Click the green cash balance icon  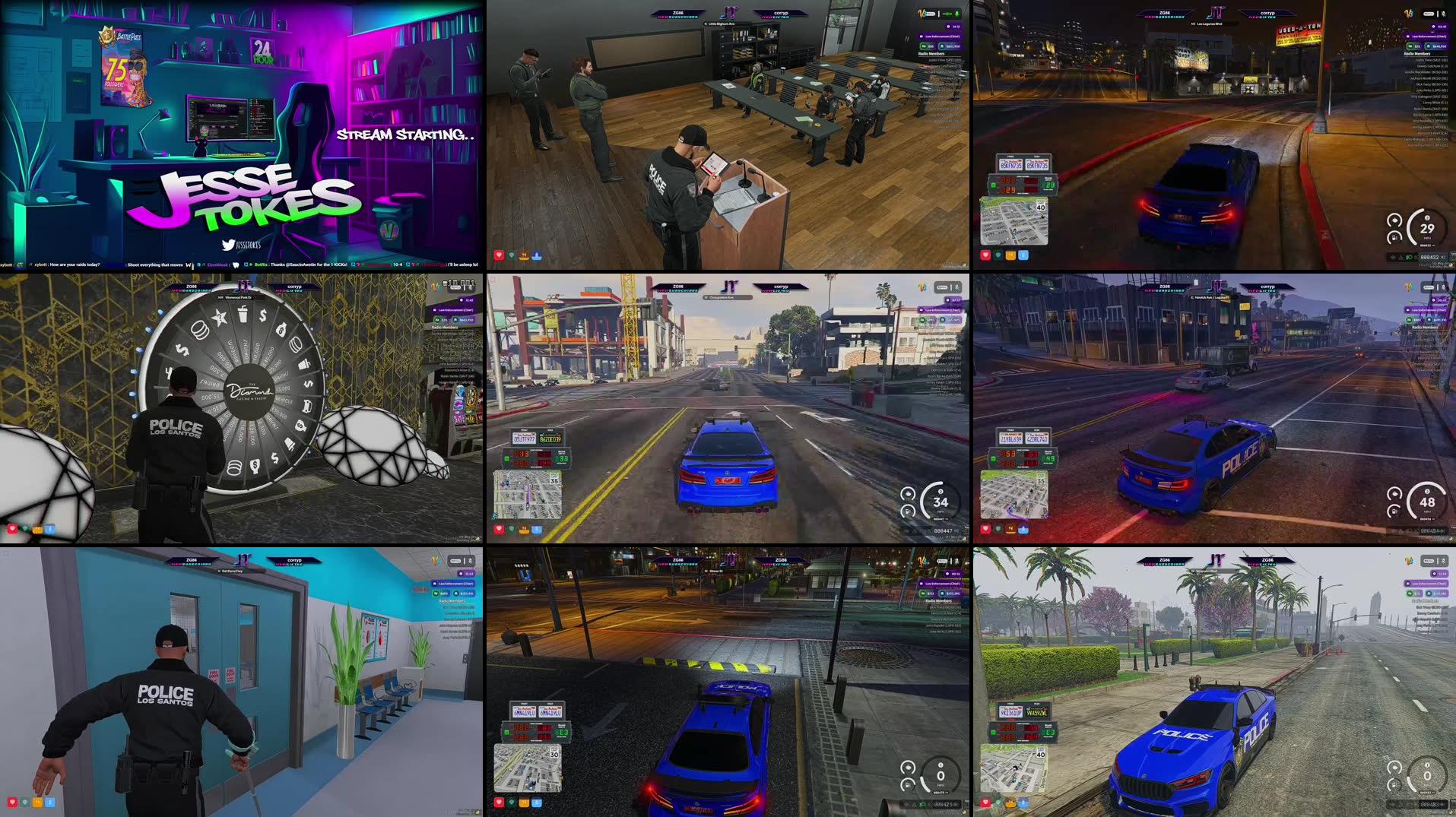(x=925, y=46)
